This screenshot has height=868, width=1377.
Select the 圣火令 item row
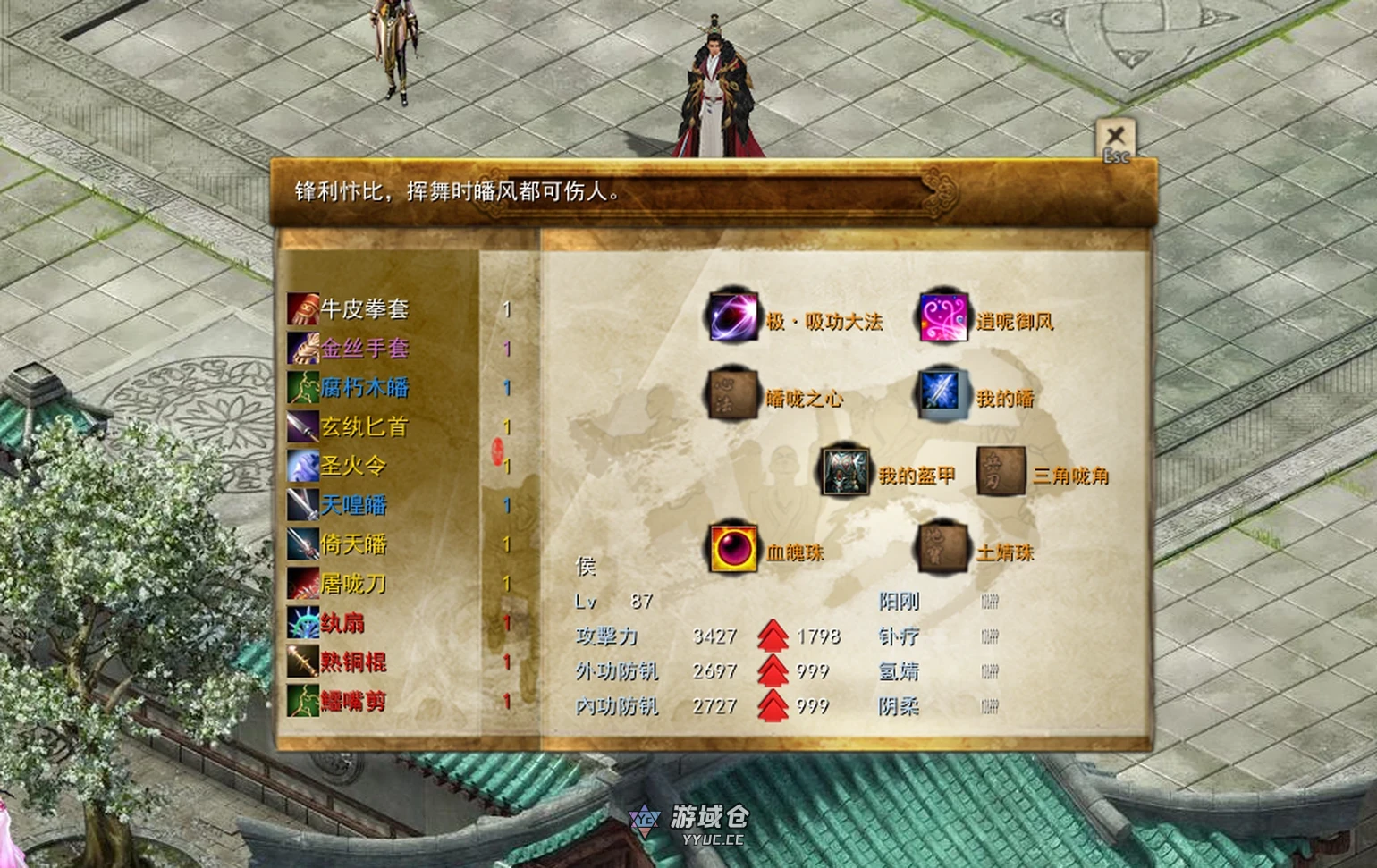tap(353, 466)
